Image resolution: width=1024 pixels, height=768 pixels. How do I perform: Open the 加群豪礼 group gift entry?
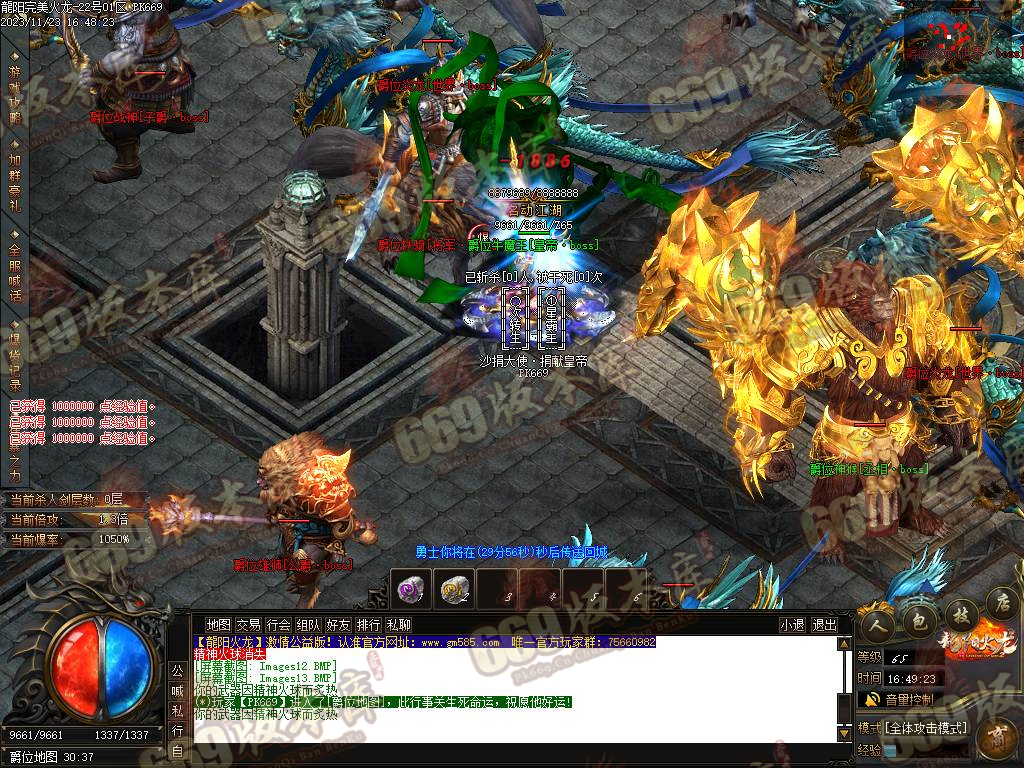(14, 181)
